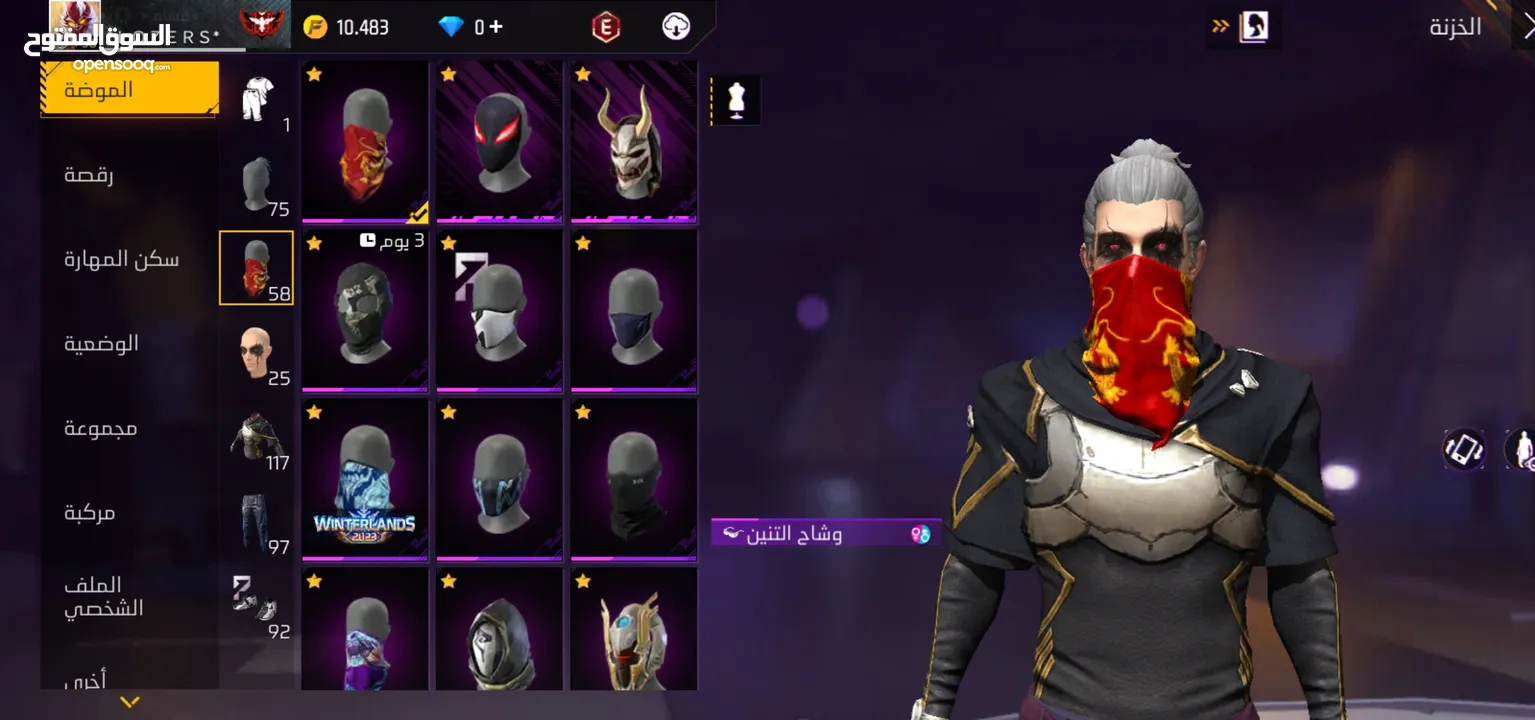Choose the horned oni mask
Viewport: 1535px width, 720px height.
tap(633, 142)
